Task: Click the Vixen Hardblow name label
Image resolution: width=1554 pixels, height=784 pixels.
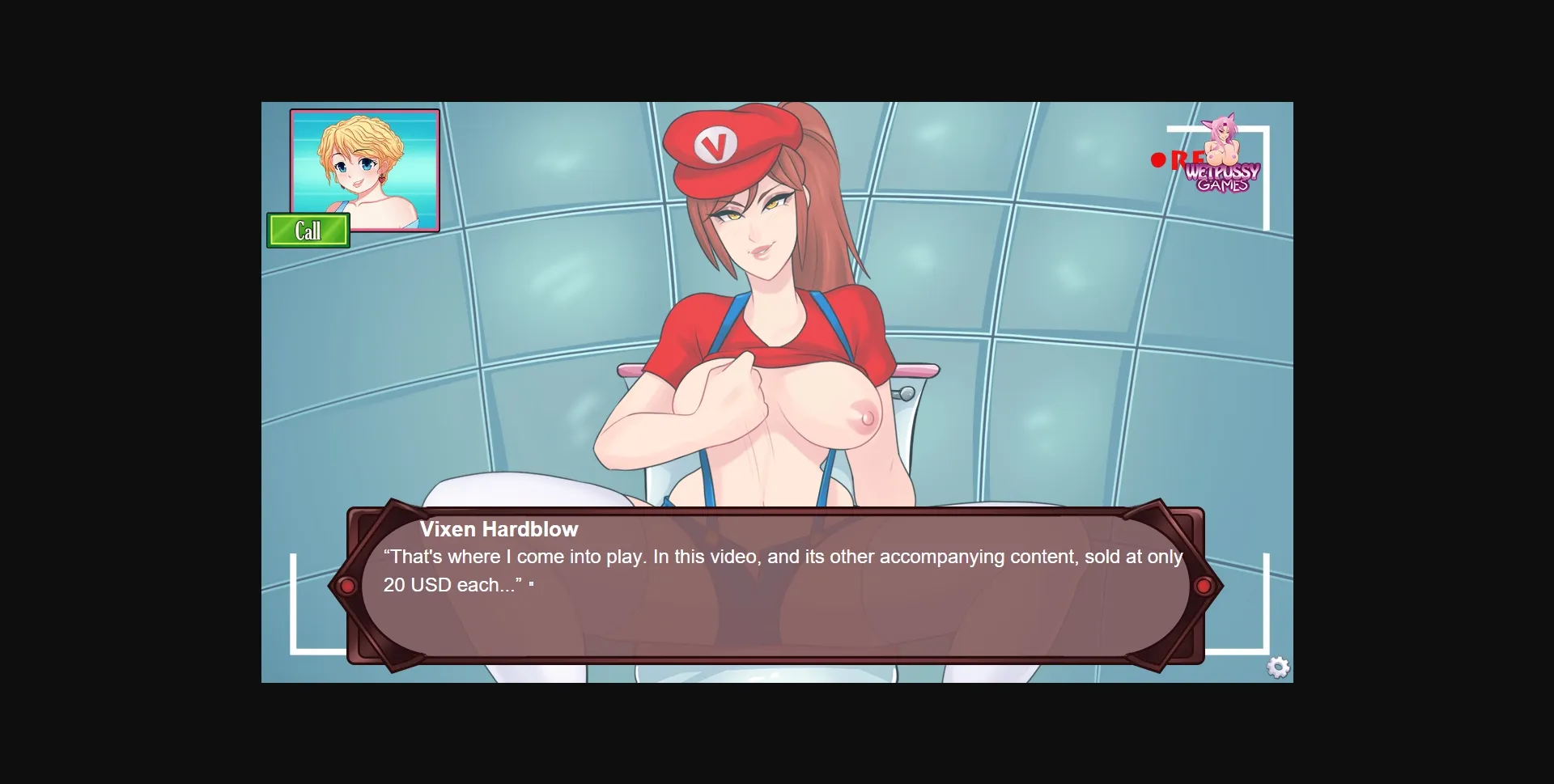Action: pos(500,529)
